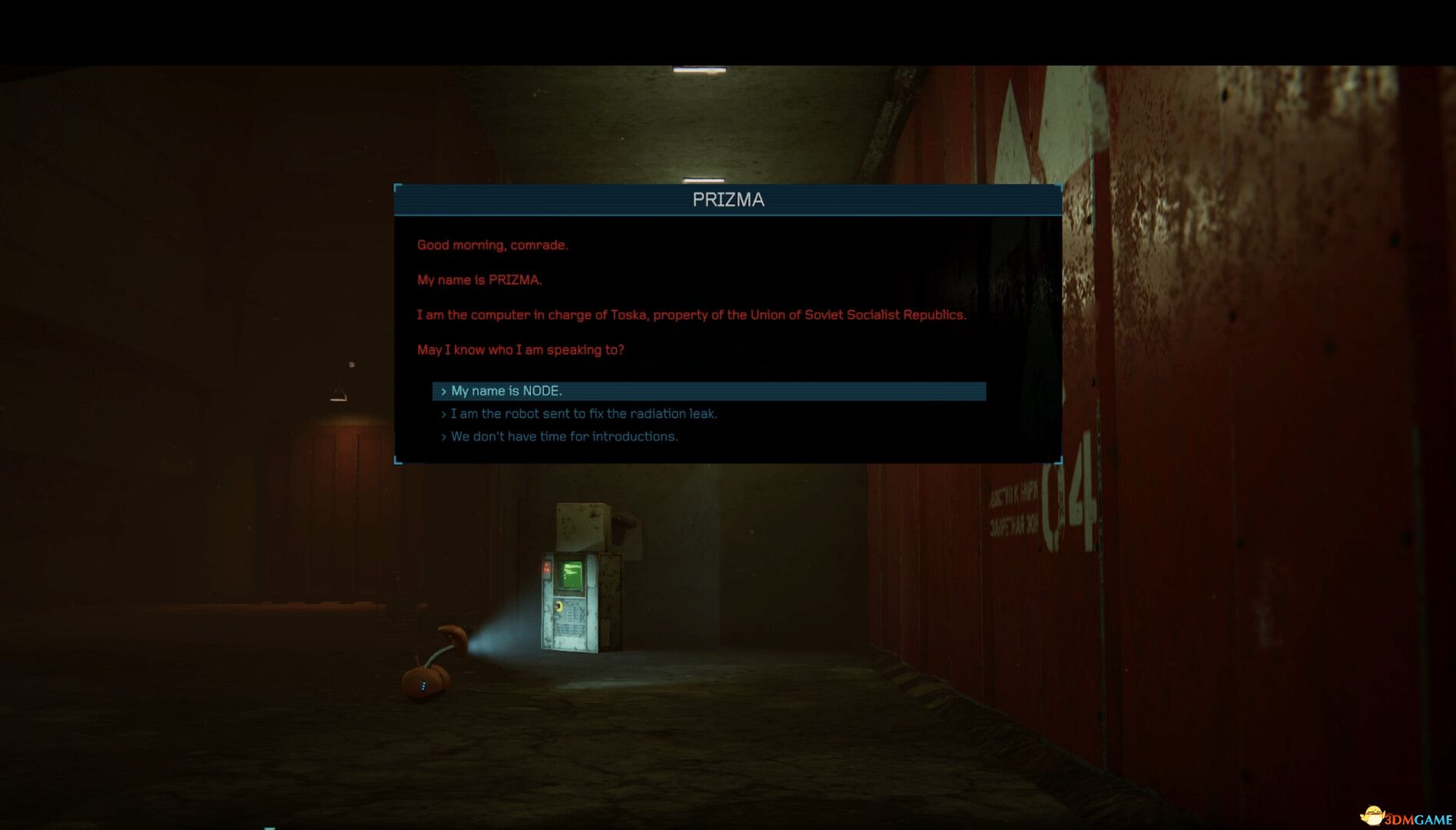Click the glowing green terminal screen
The image size is (1456, 830).
pyautogui.click(x=570, y=575)
